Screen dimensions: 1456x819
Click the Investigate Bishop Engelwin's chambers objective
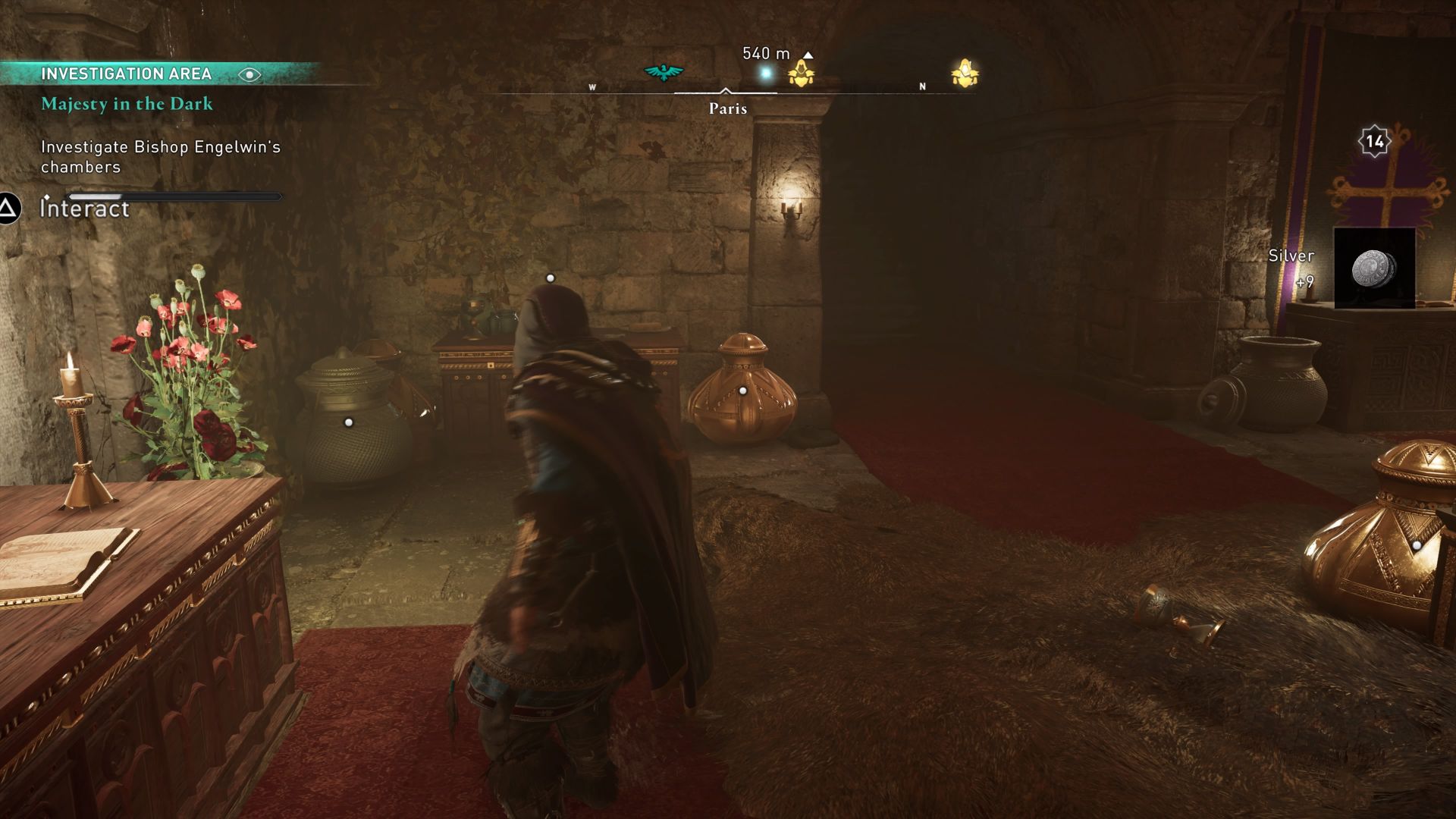[x=160, y=156]
